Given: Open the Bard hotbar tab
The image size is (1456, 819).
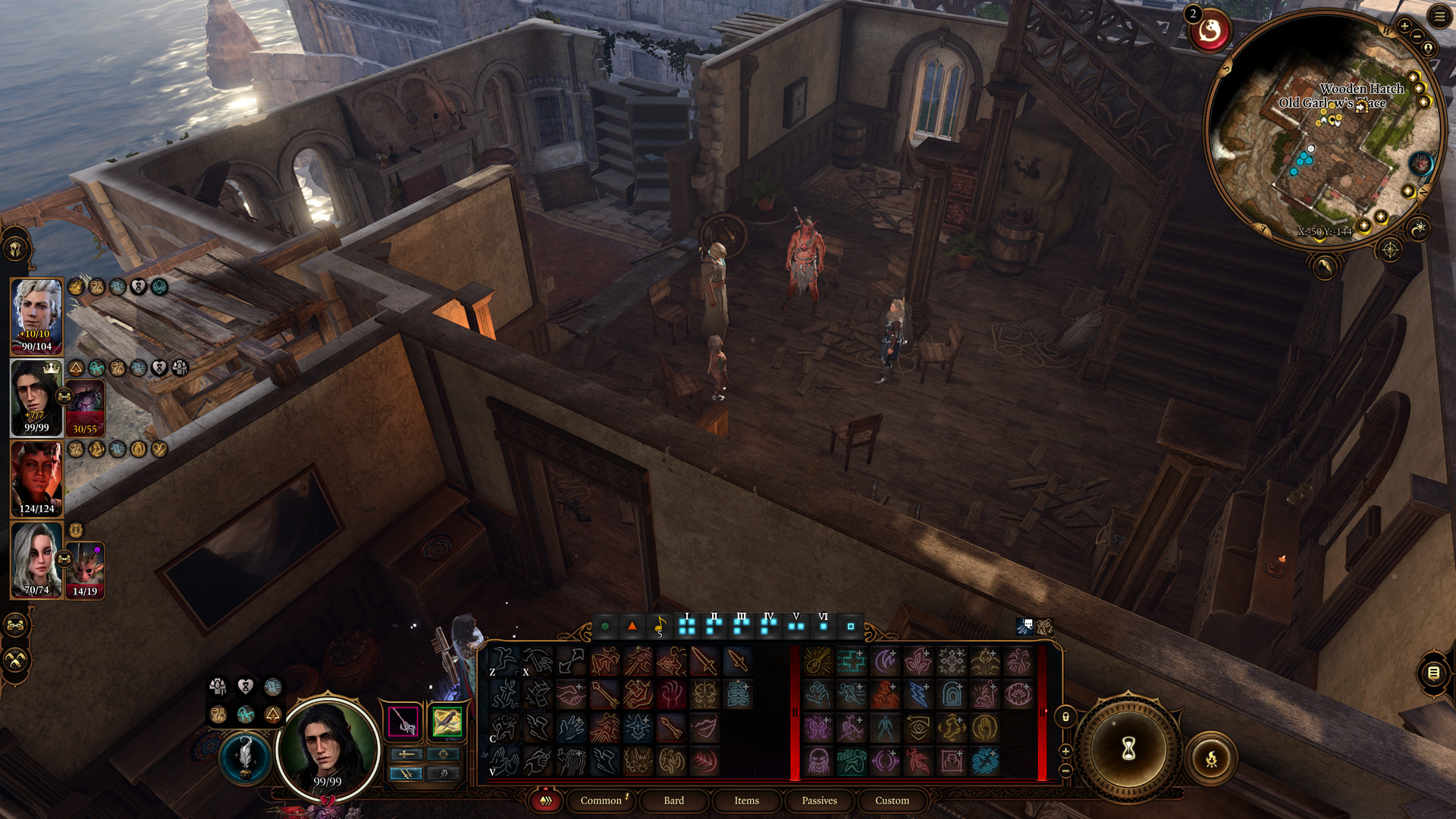Looking at the screenshot, I should coord(673,800).
